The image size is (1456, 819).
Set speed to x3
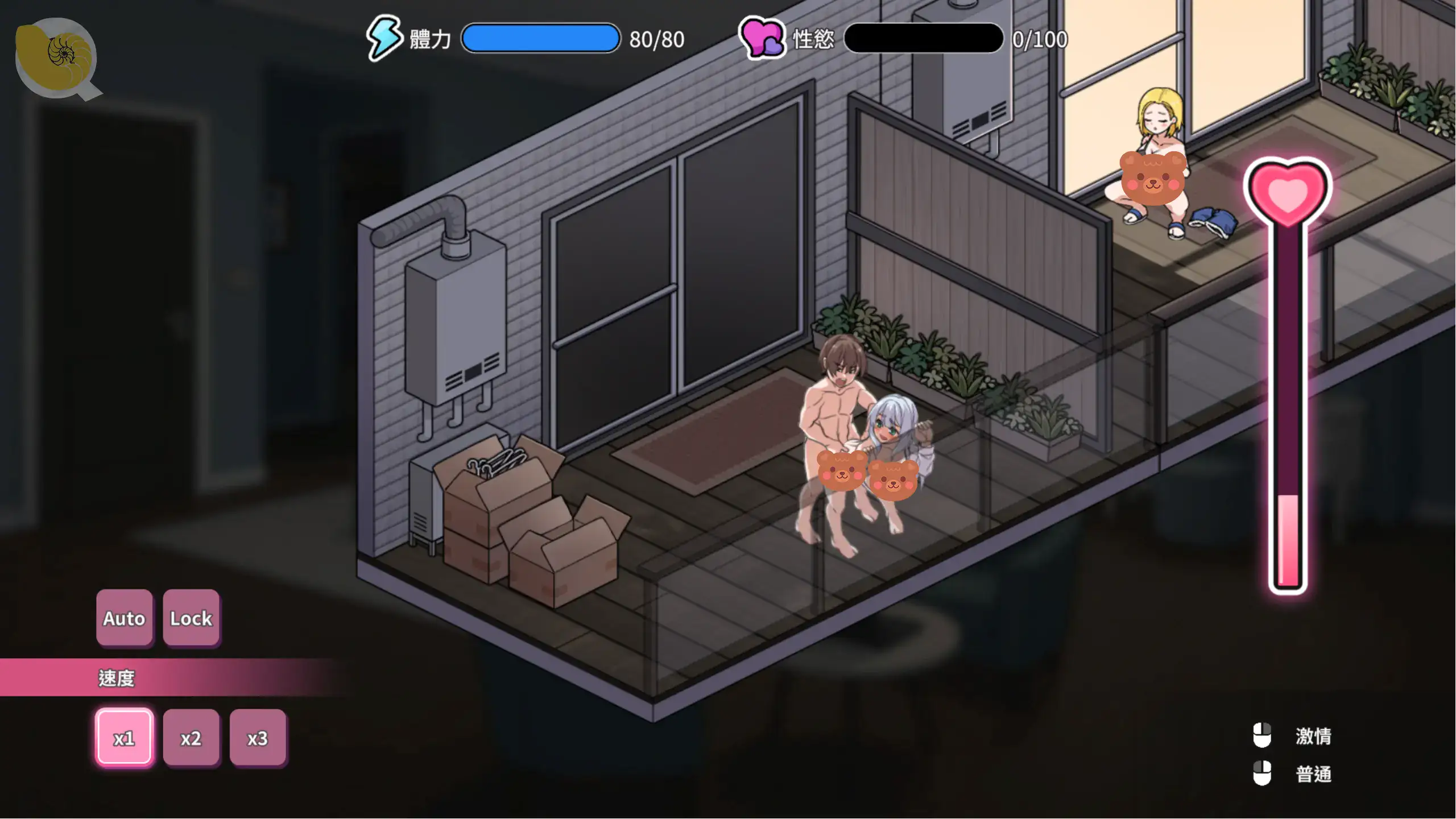click(258, 738)
